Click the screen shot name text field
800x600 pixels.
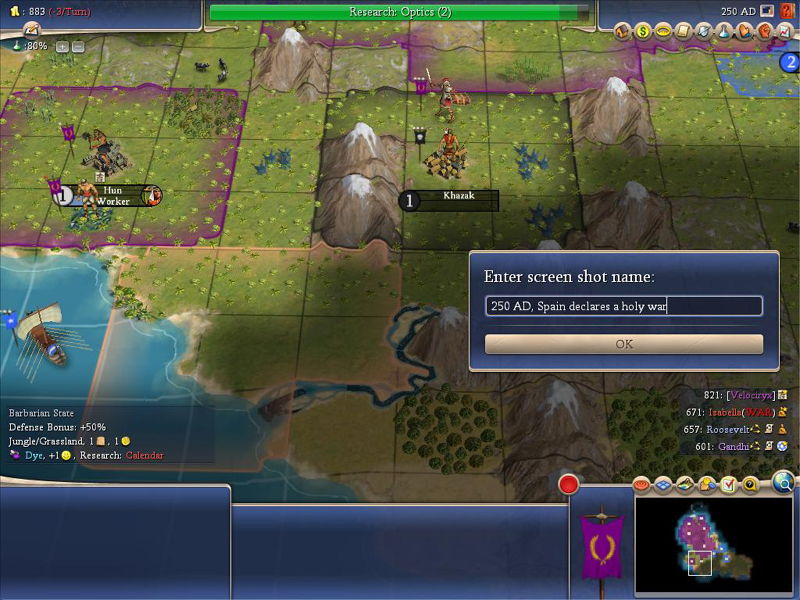point(624,306)
